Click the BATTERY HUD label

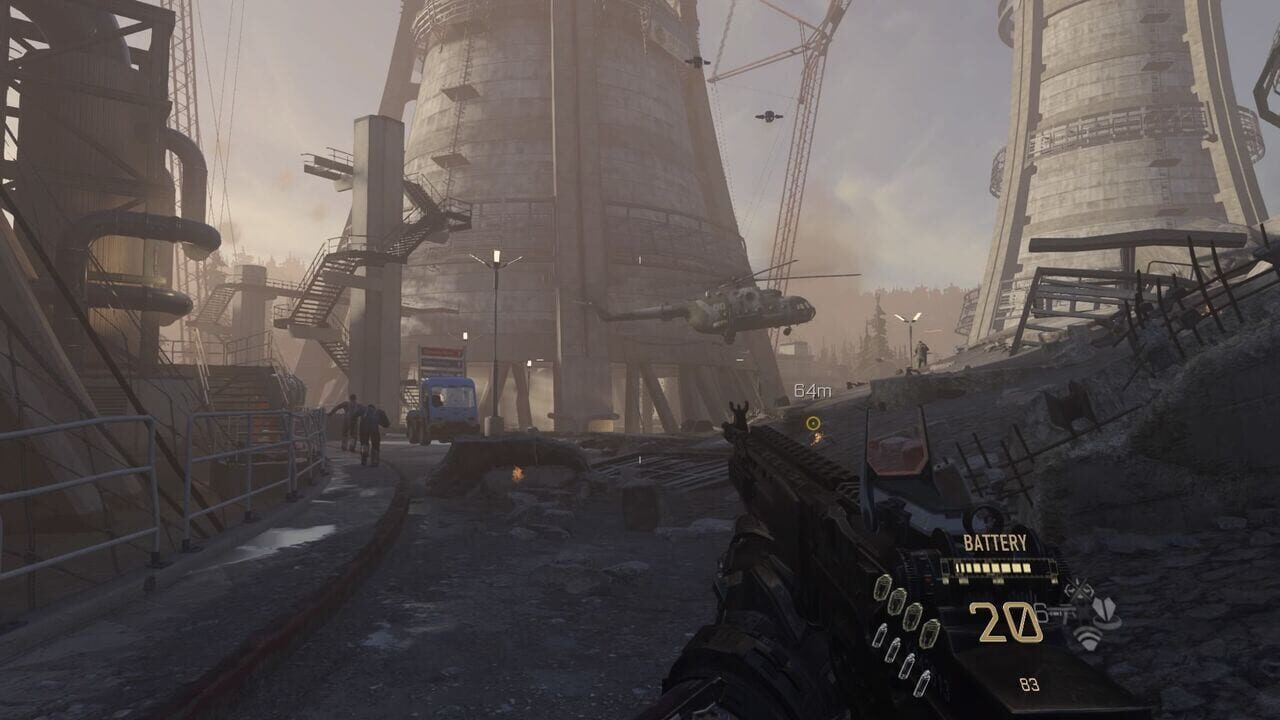point(995,541)
